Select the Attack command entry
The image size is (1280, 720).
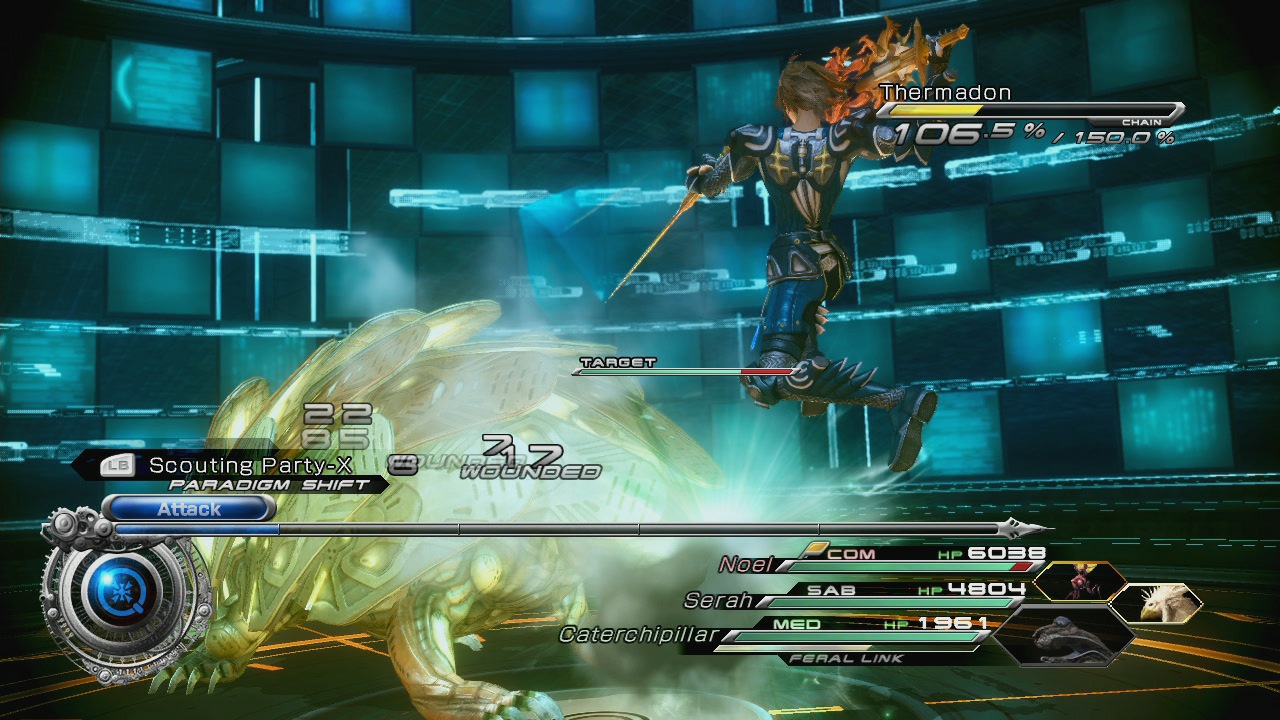[188, 510]
